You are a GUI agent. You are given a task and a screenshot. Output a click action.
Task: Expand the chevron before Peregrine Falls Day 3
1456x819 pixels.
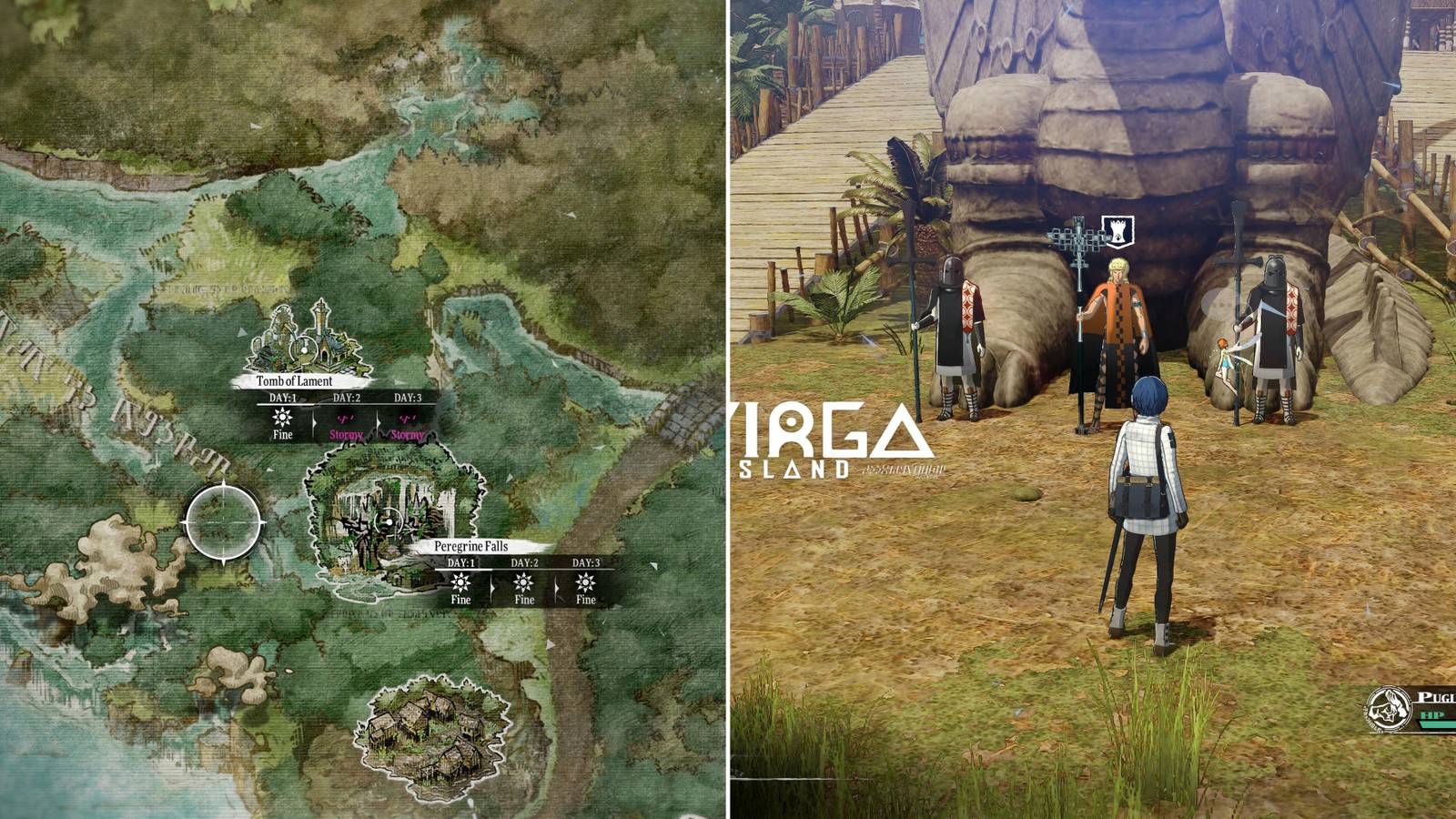point(556,587)
